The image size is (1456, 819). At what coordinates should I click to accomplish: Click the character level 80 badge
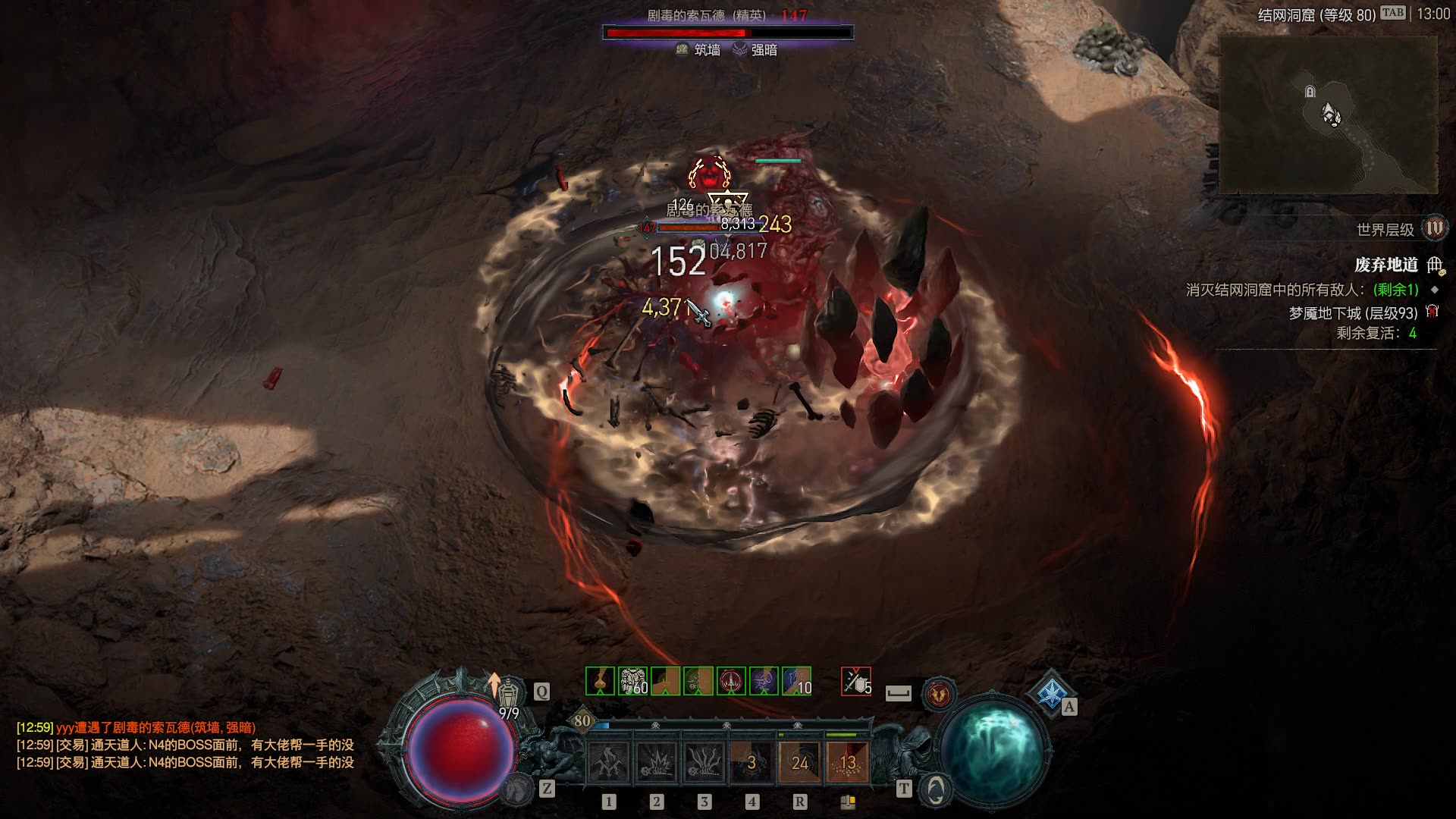tap(582, 720)
